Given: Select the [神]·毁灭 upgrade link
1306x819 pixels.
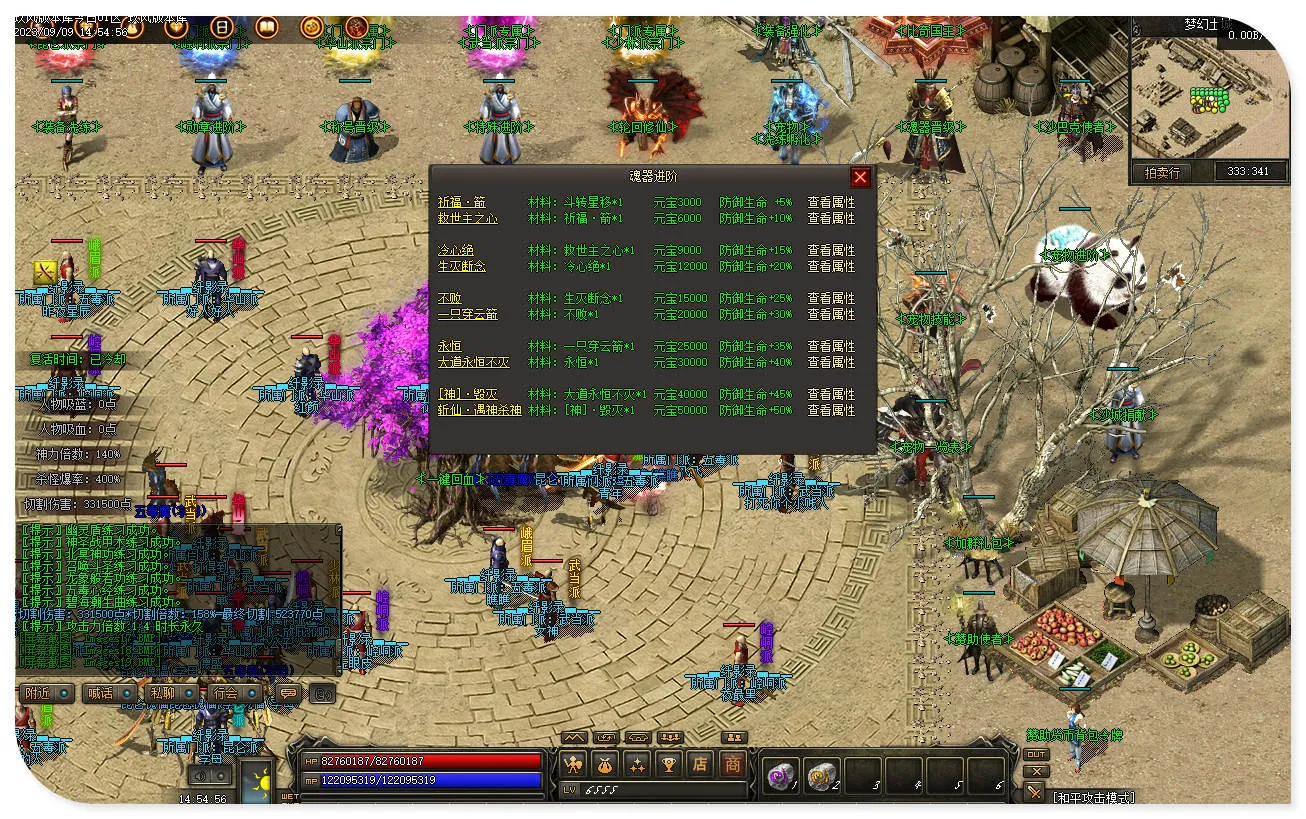Looking at the screenshot, I should (467, 394).
